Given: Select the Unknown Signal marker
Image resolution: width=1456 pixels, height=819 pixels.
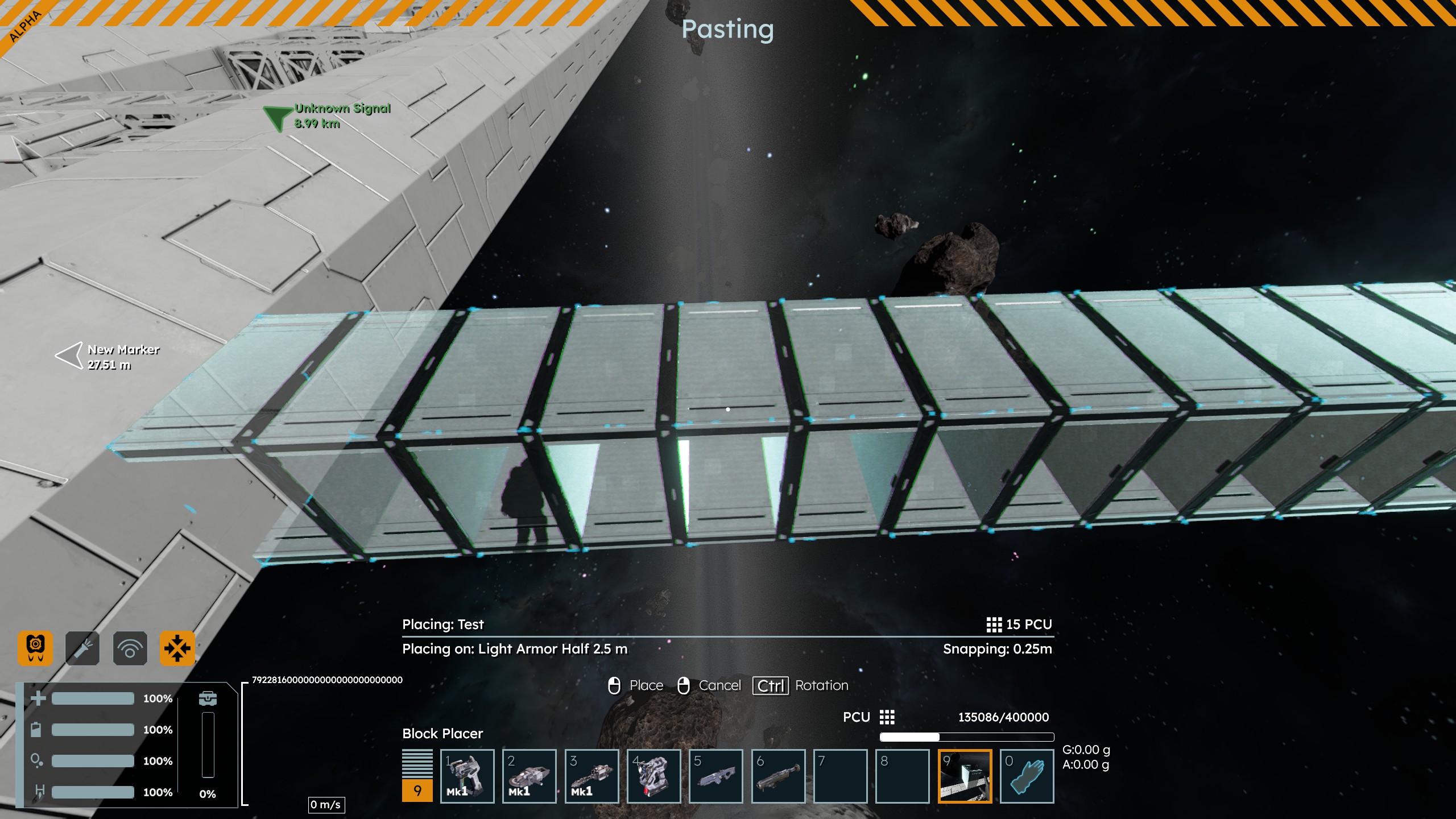Looking at the screenshot, I should (278, 117).
